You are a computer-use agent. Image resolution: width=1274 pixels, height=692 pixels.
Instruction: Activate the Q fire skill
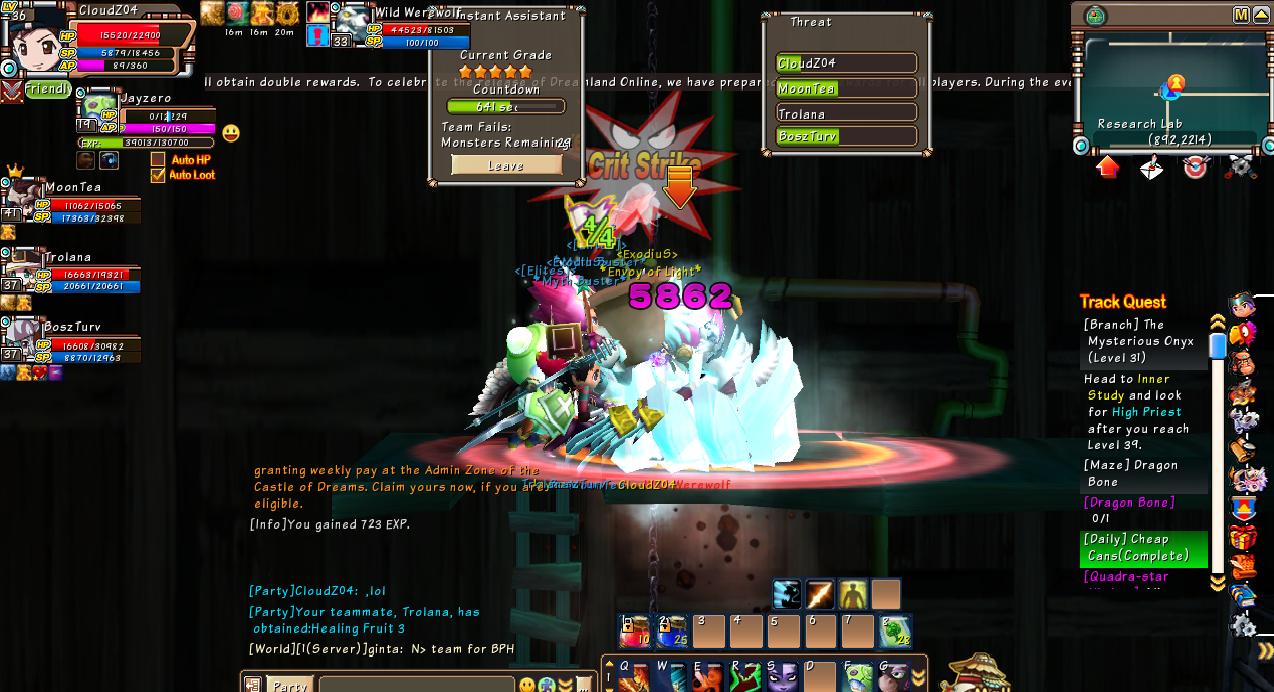tap(634, 678)
